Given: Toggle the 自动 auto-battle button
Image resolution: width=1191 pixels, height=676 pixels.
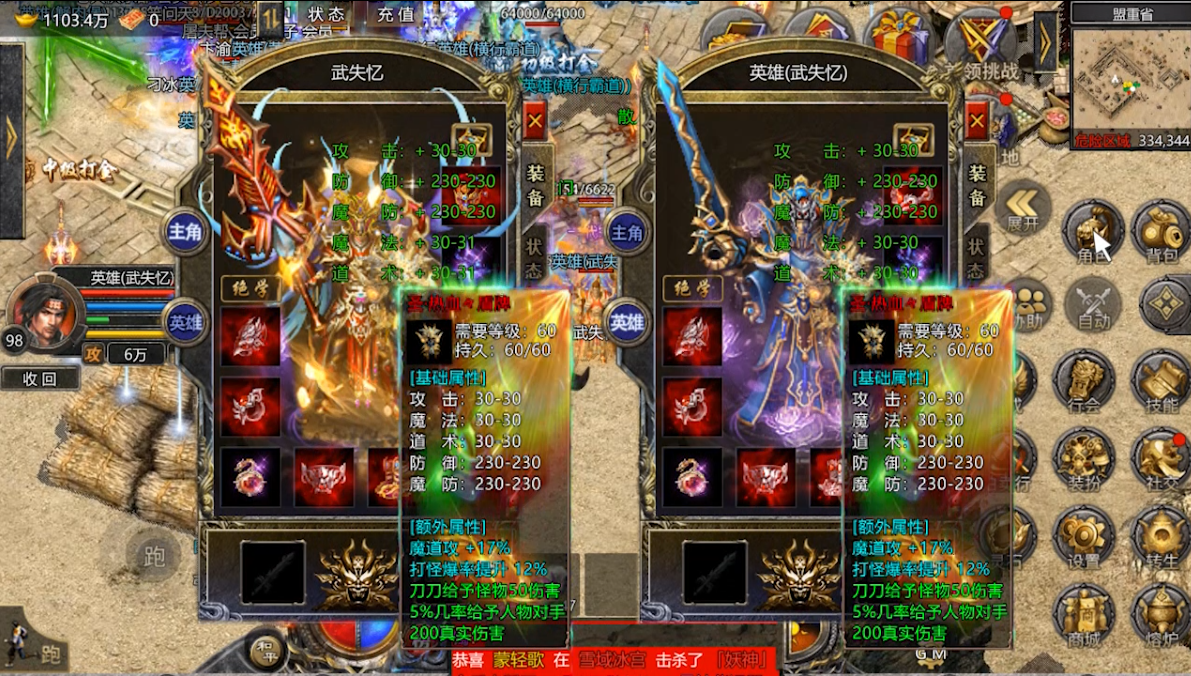Looking at the screenshot, I should [1094, 305].
